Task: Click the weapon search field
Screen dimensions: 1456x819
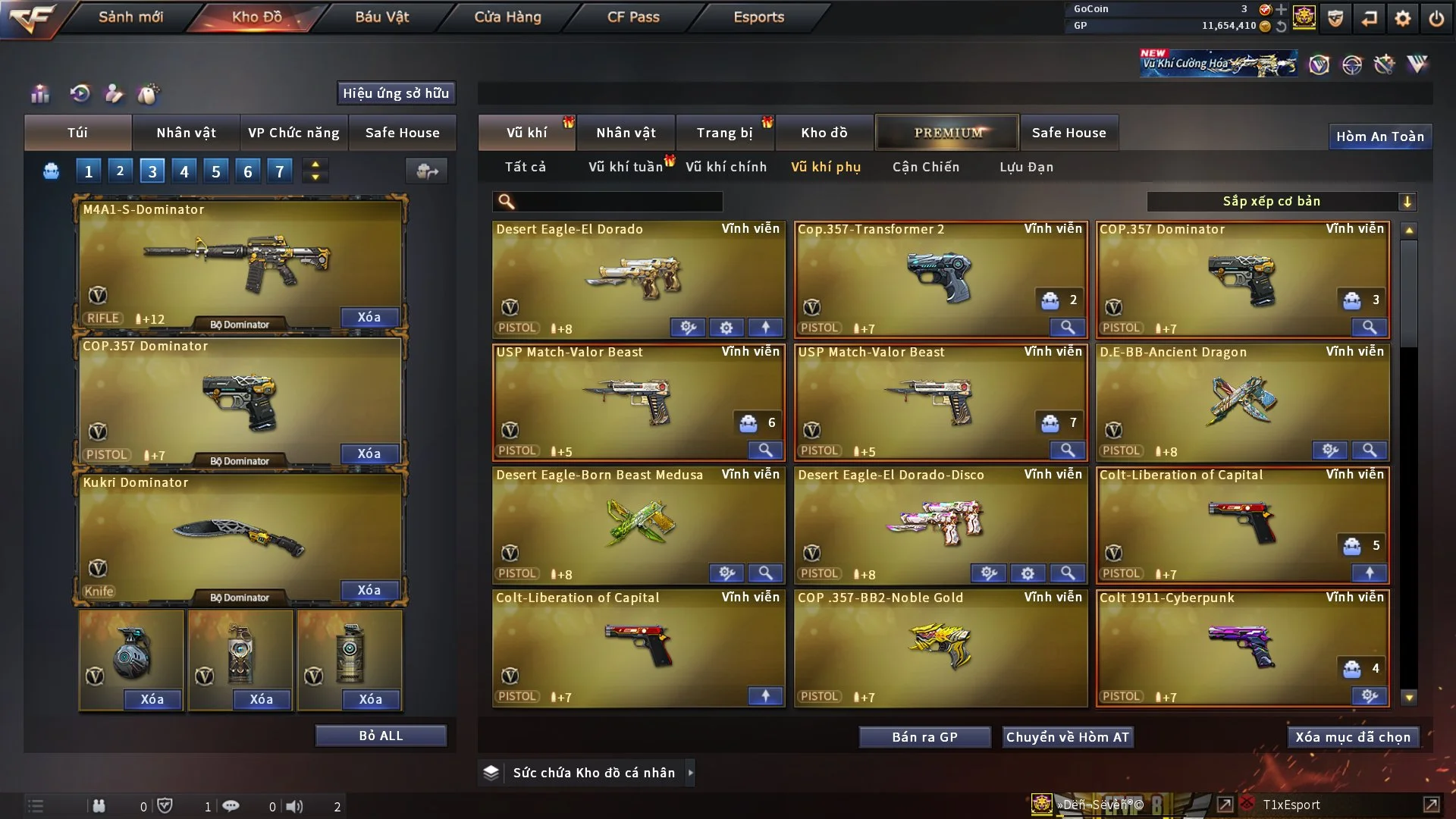Action: pos(618,202)
